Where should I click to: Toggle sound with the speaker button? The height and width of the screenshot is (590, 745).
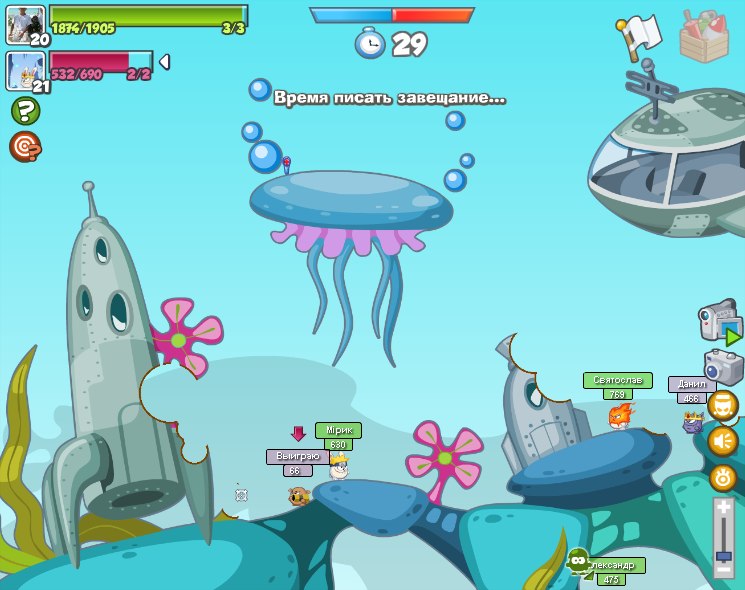coord(723,441)
